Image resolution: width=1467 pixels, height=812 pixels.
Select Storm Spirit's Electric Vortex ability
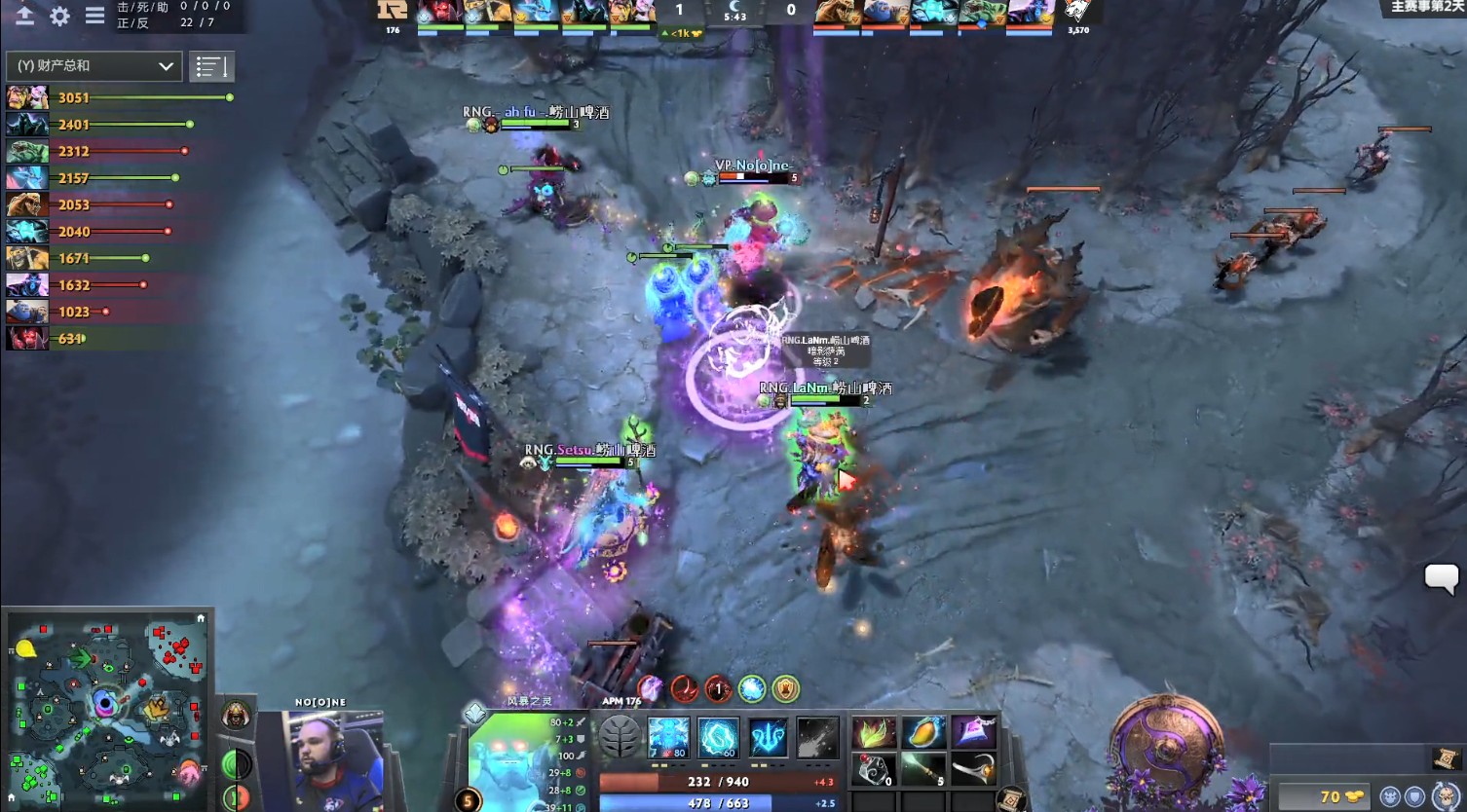(x=719, y=737)
